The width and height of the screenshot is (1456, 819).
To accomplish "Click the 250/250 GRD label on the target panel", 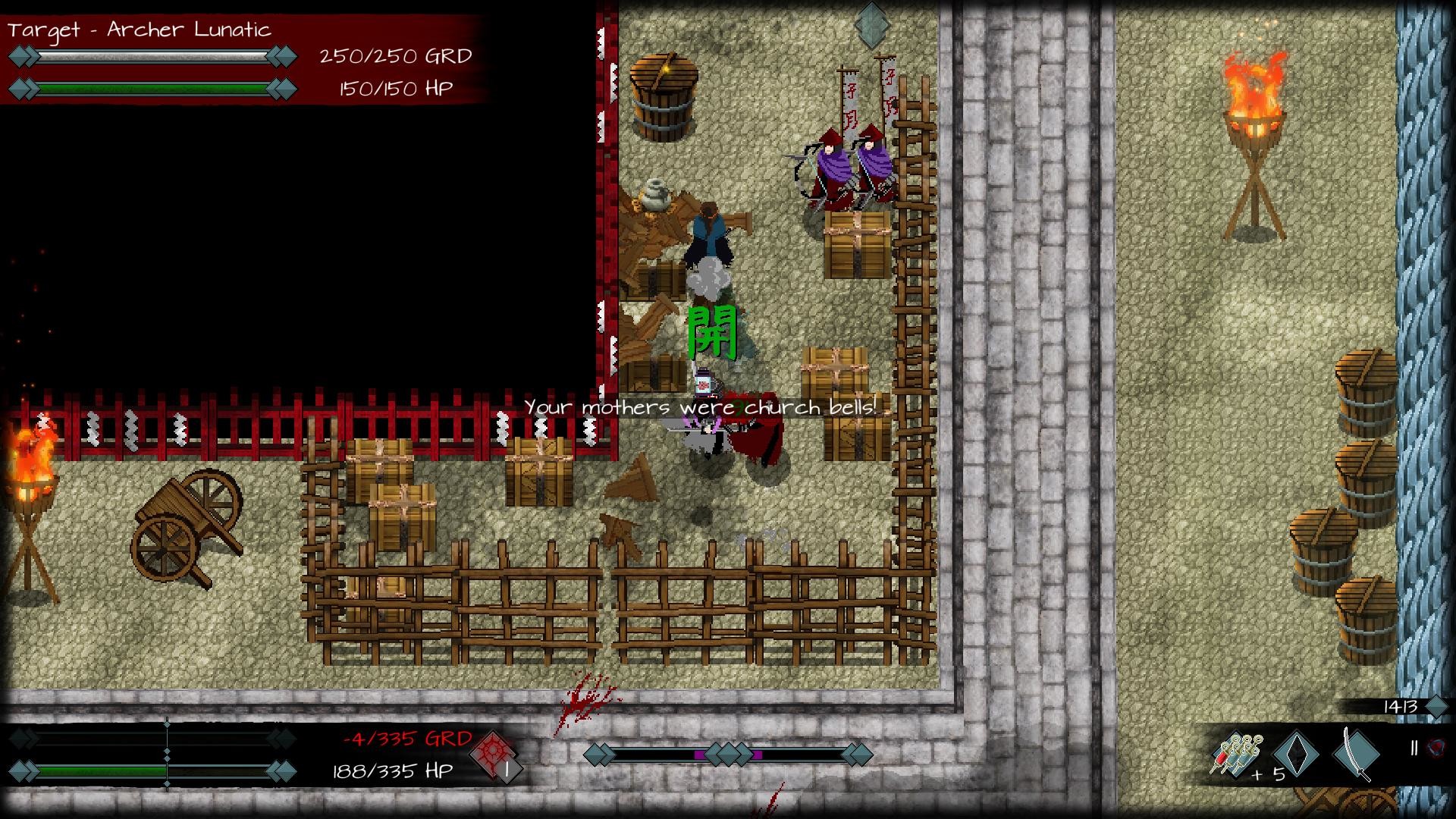I will coord(394,55).
